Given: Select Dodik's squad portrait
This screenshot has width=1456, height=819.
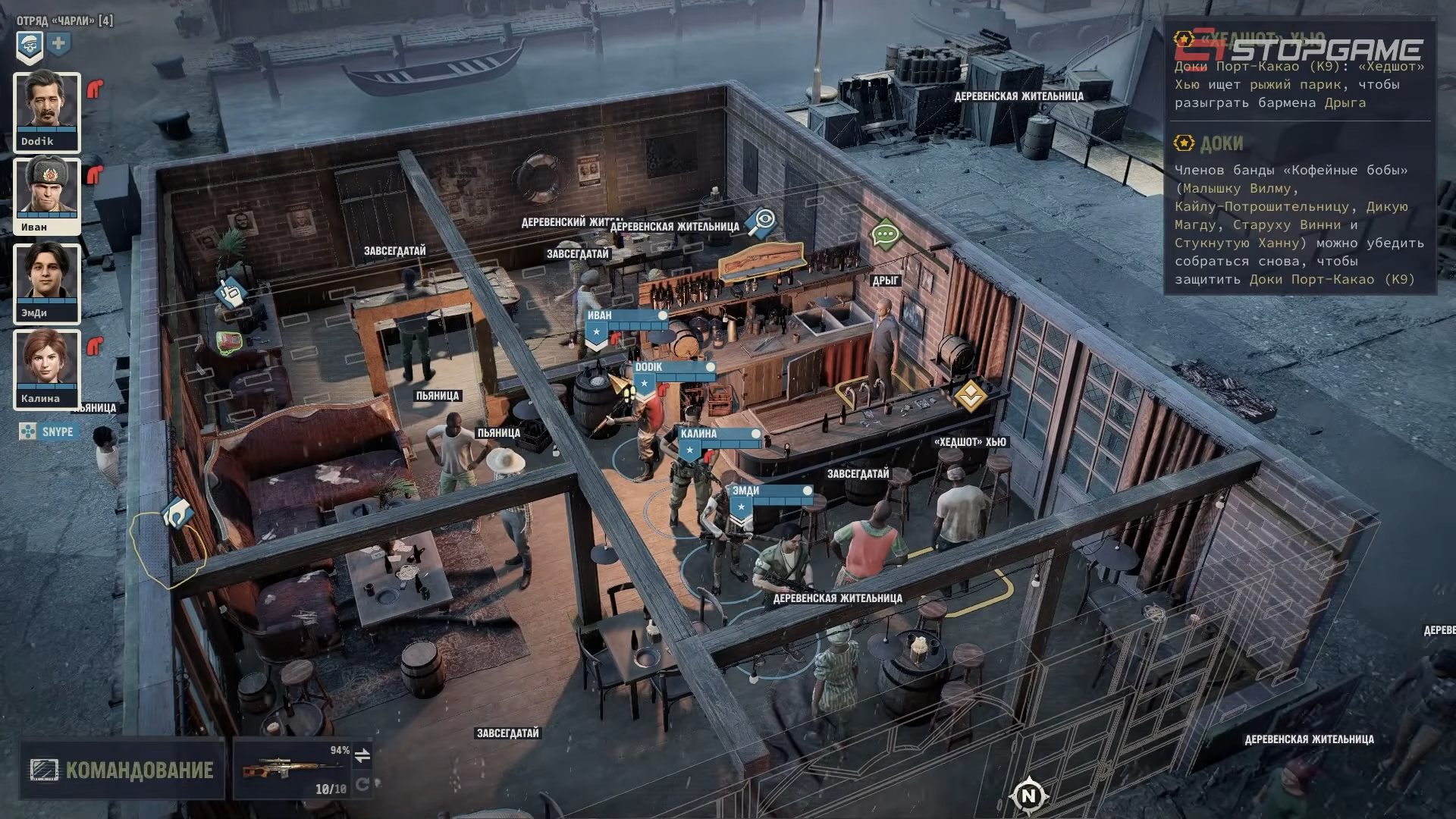Looking at the screenshot, I should pyautogui.click(x=46, y=112).
